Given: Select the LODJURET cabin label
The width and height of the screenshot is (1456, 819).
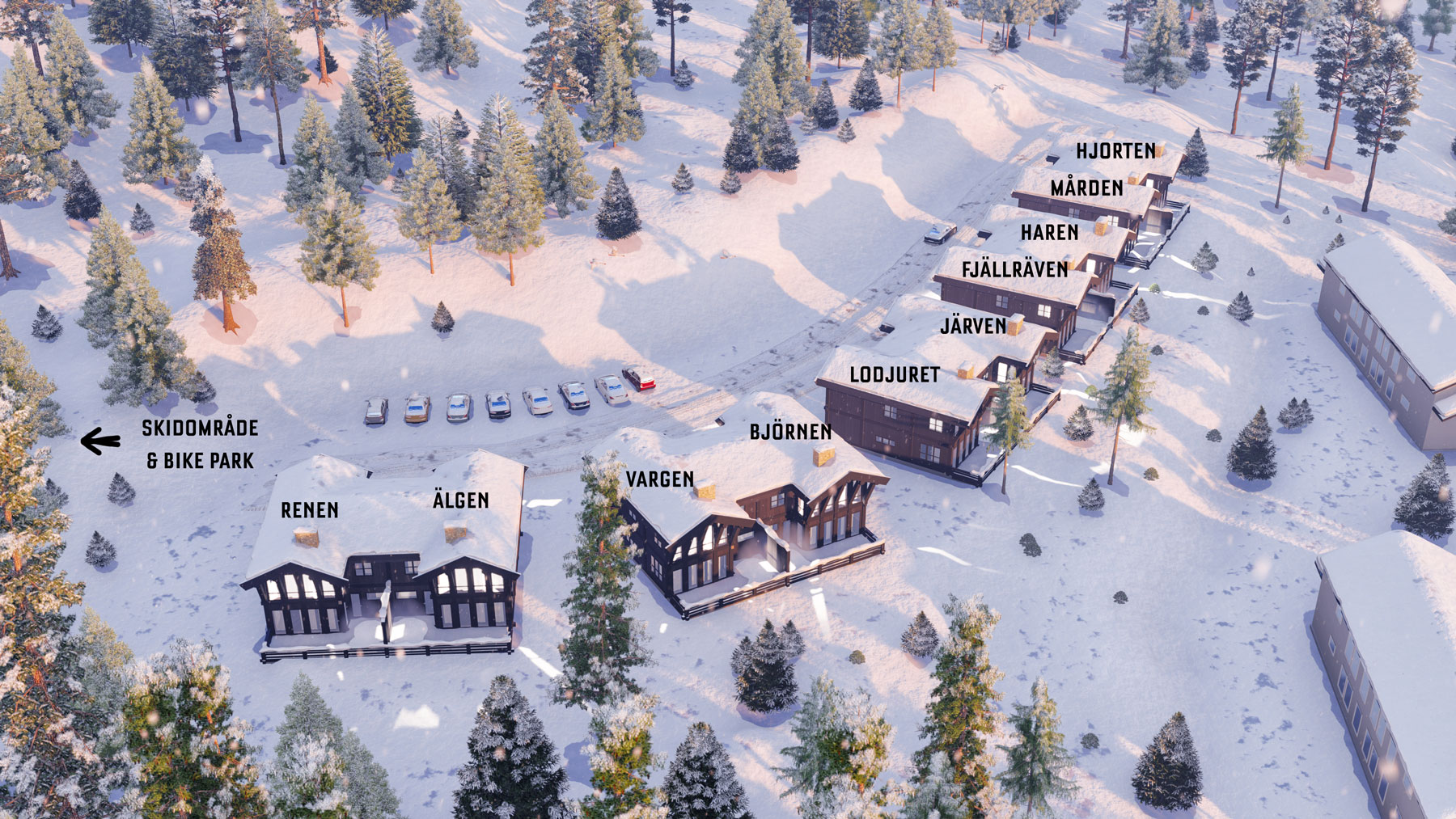Looking at the screenshot, I should pos(895,374).
